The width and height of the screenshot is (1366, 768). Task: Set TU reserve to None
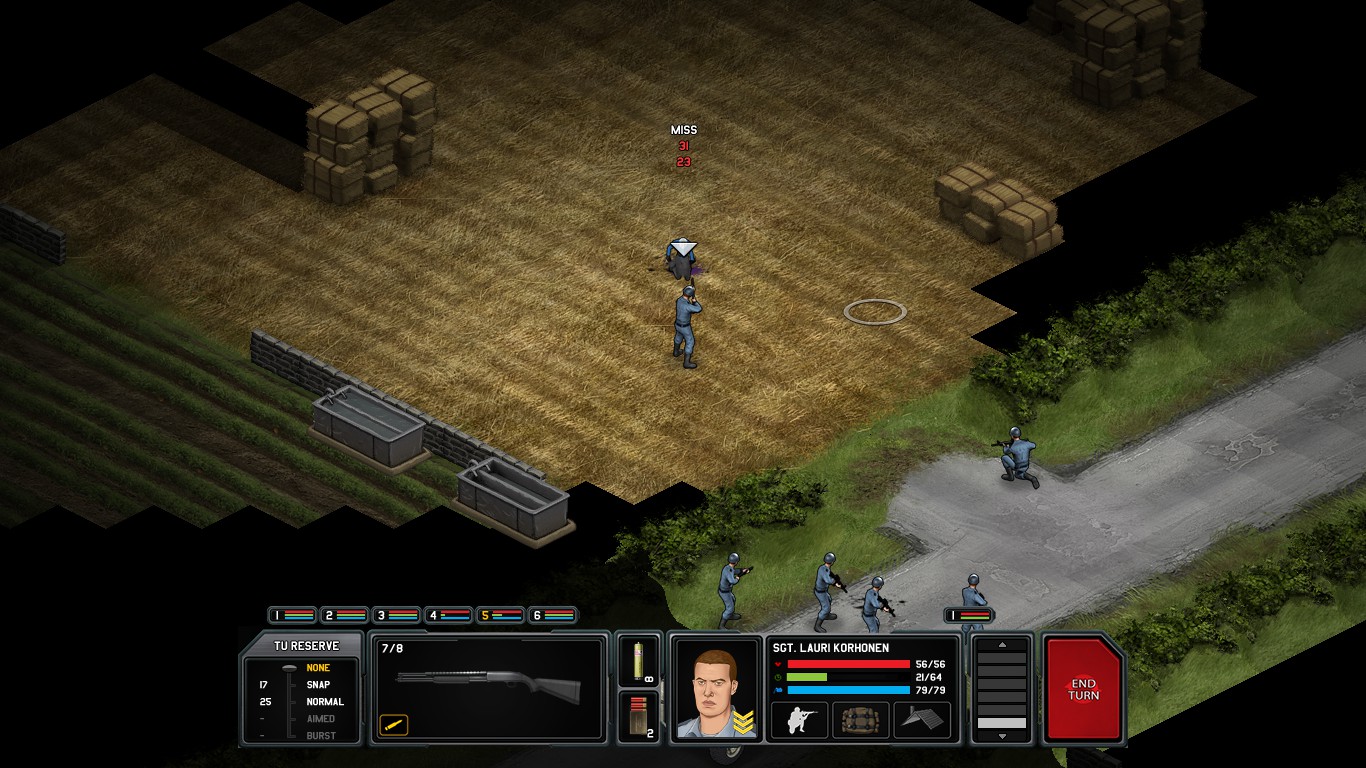tap(318, 668)
